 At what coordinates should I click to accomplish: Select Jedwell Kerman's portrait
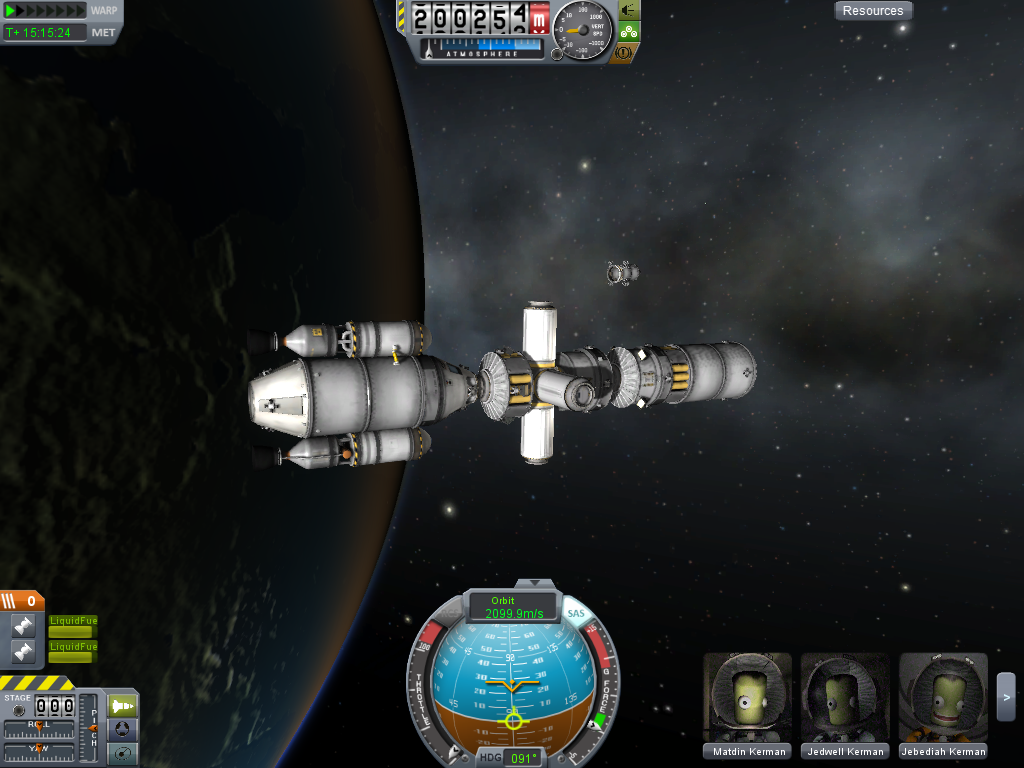(x=845, y=699)
